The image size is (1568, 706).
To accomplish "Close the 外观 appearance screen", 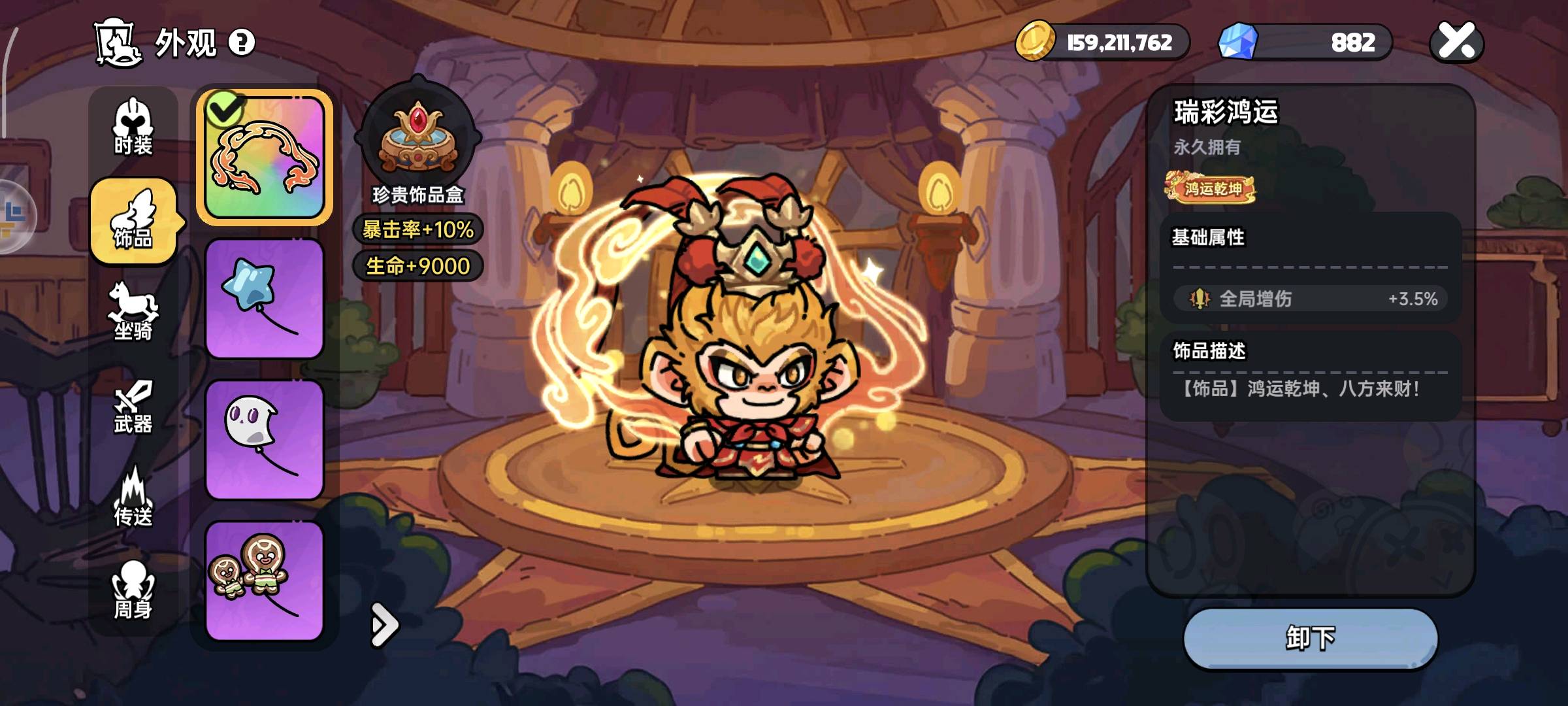I will [x=1456, y=42].
